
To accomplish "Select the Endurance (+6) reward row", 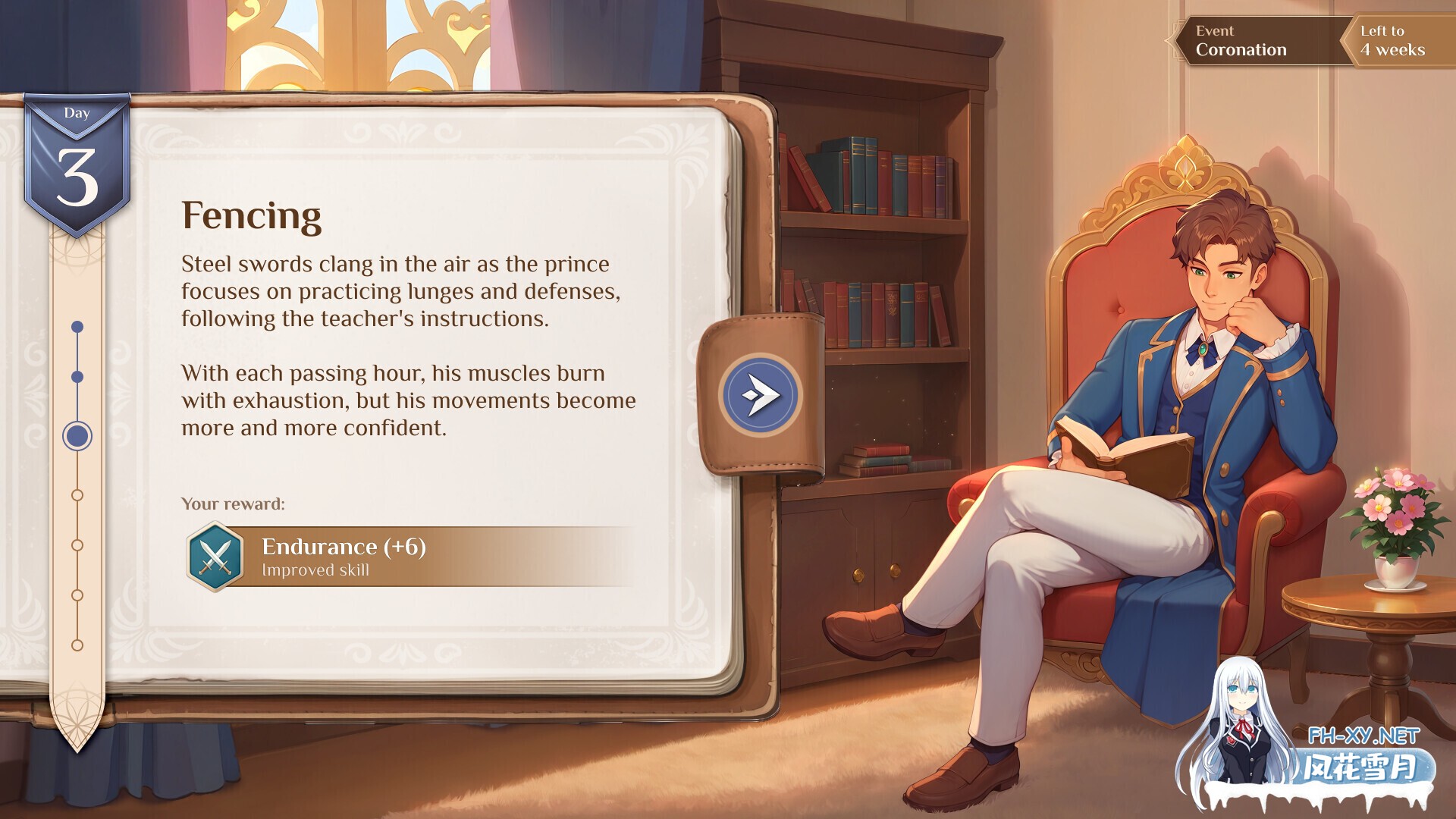I will point(409,557).
